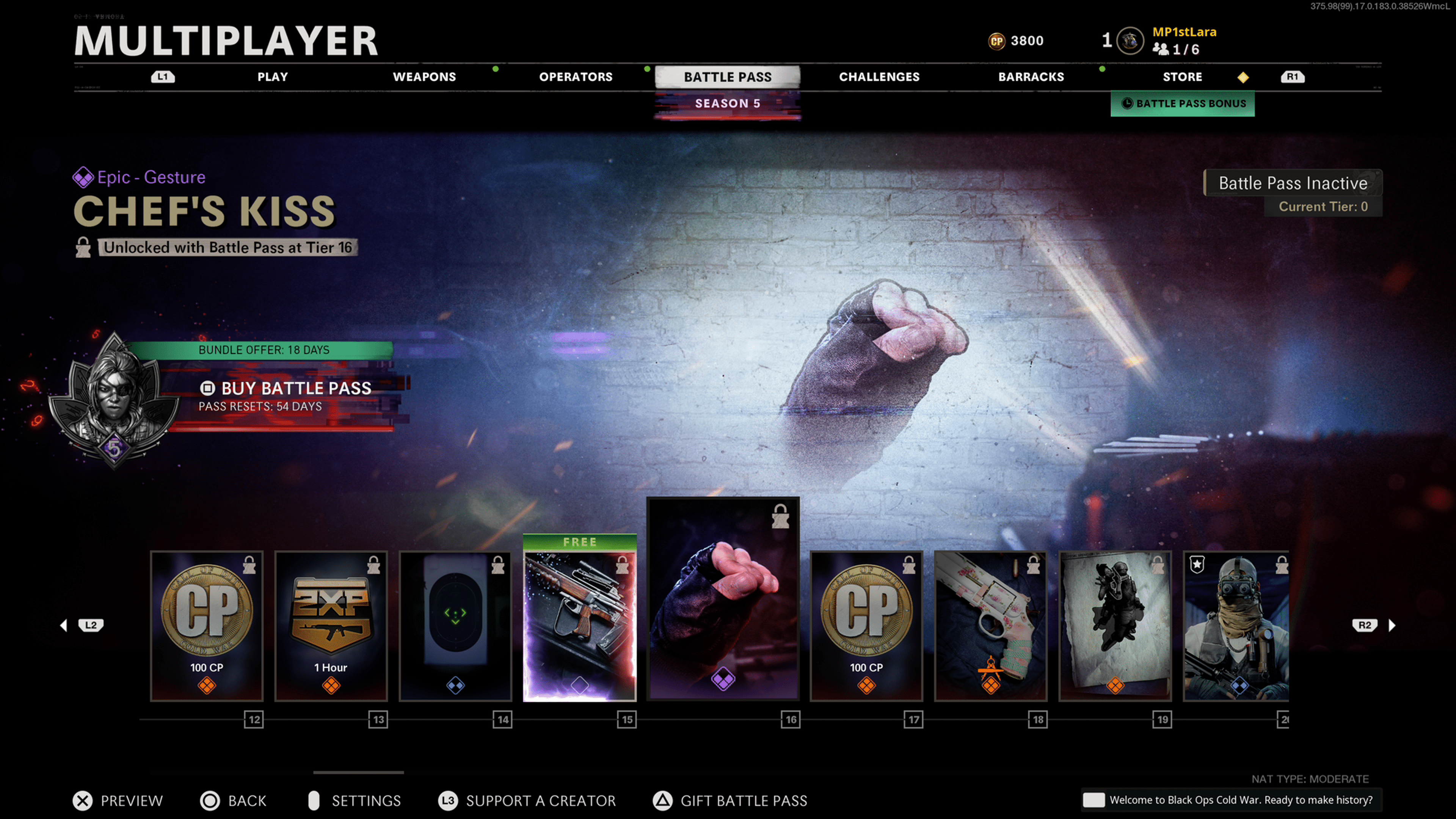Go to the Operators tab
Image resolution: width=1456 pixels, height=819 pixels.
coord(576,77)
